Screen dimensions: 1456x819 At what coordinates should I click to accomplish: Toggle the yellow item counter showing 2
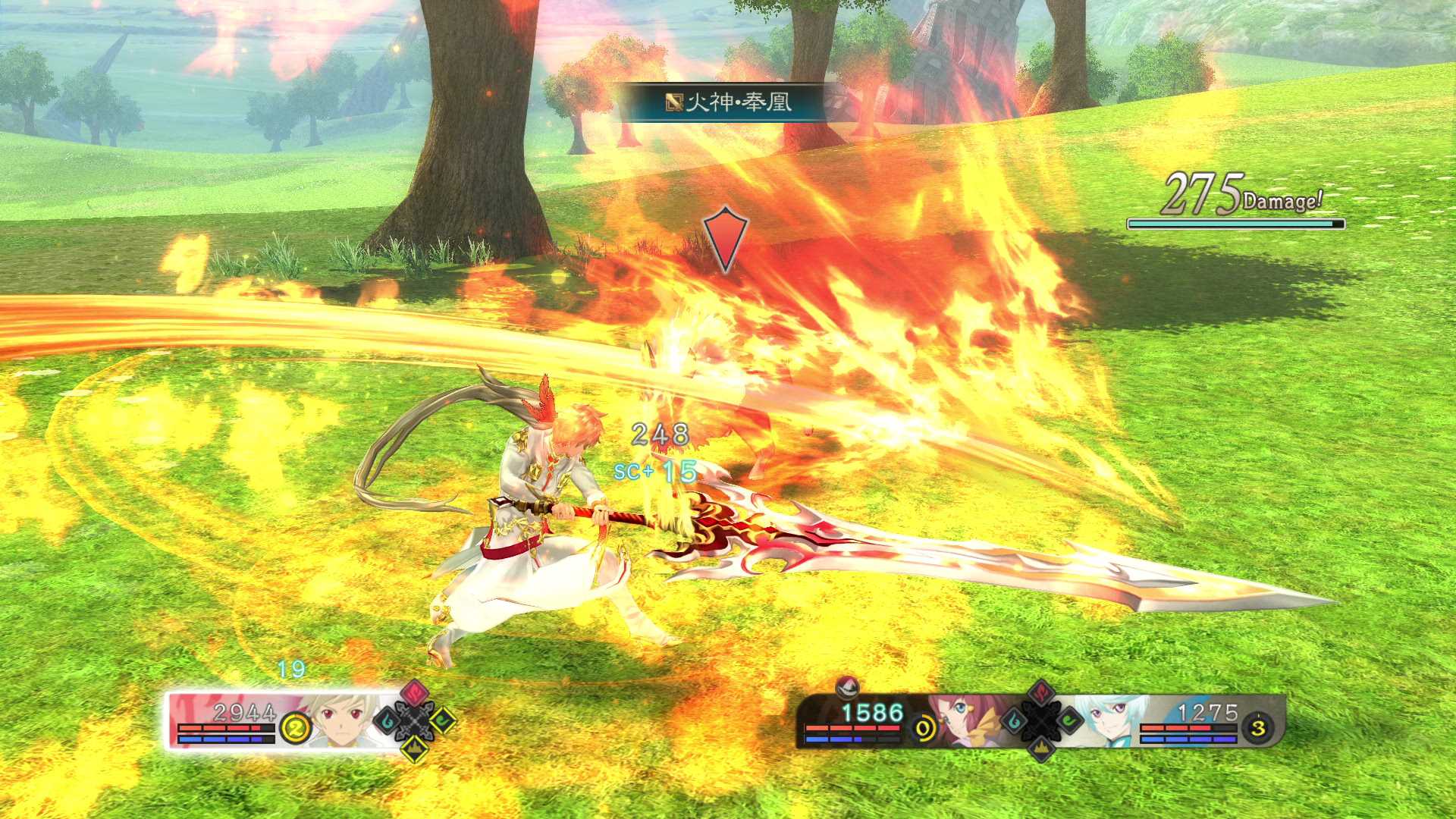[295, 727]
